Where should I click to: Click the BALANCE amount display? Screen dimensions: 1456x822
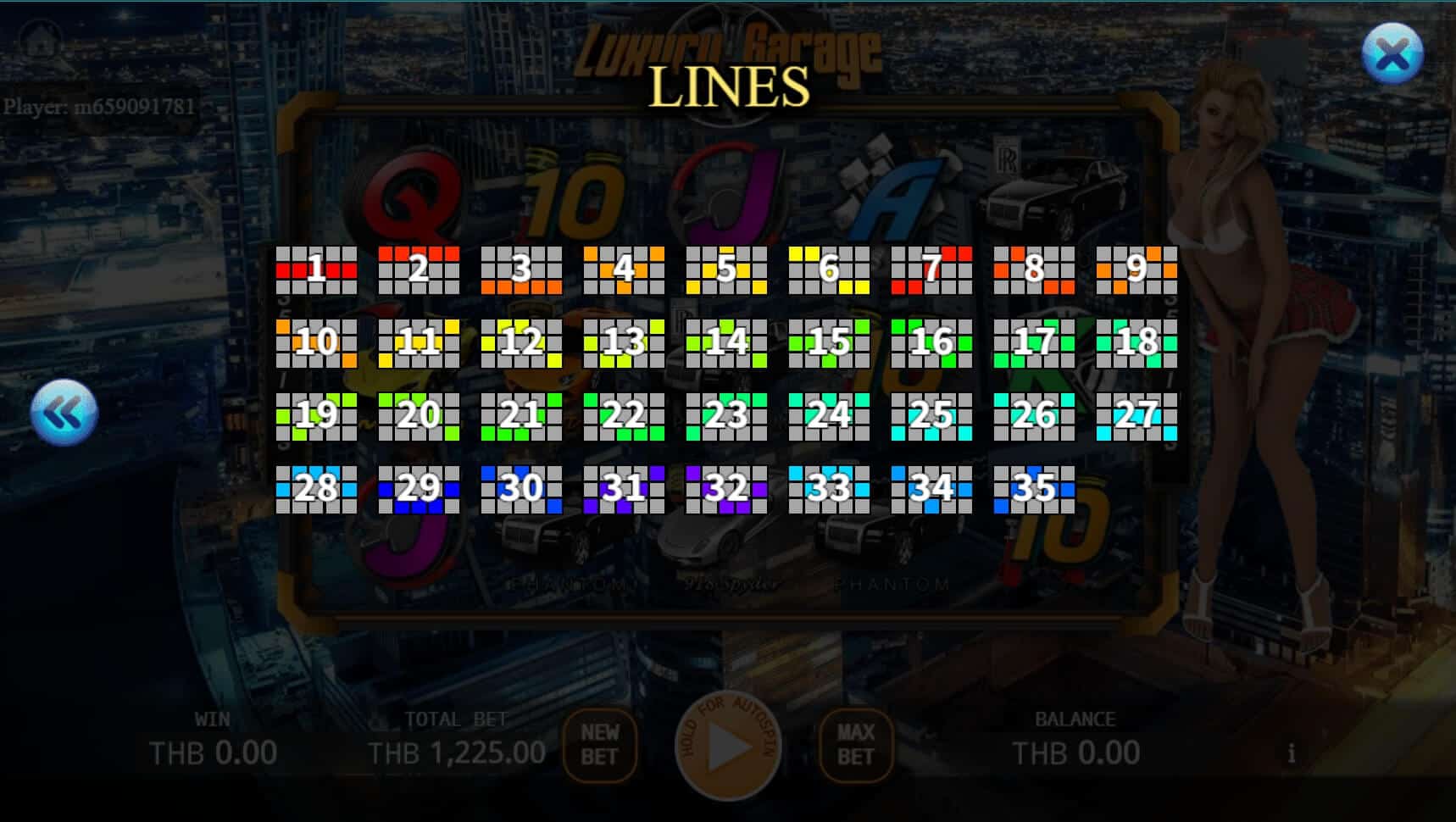1077,751
